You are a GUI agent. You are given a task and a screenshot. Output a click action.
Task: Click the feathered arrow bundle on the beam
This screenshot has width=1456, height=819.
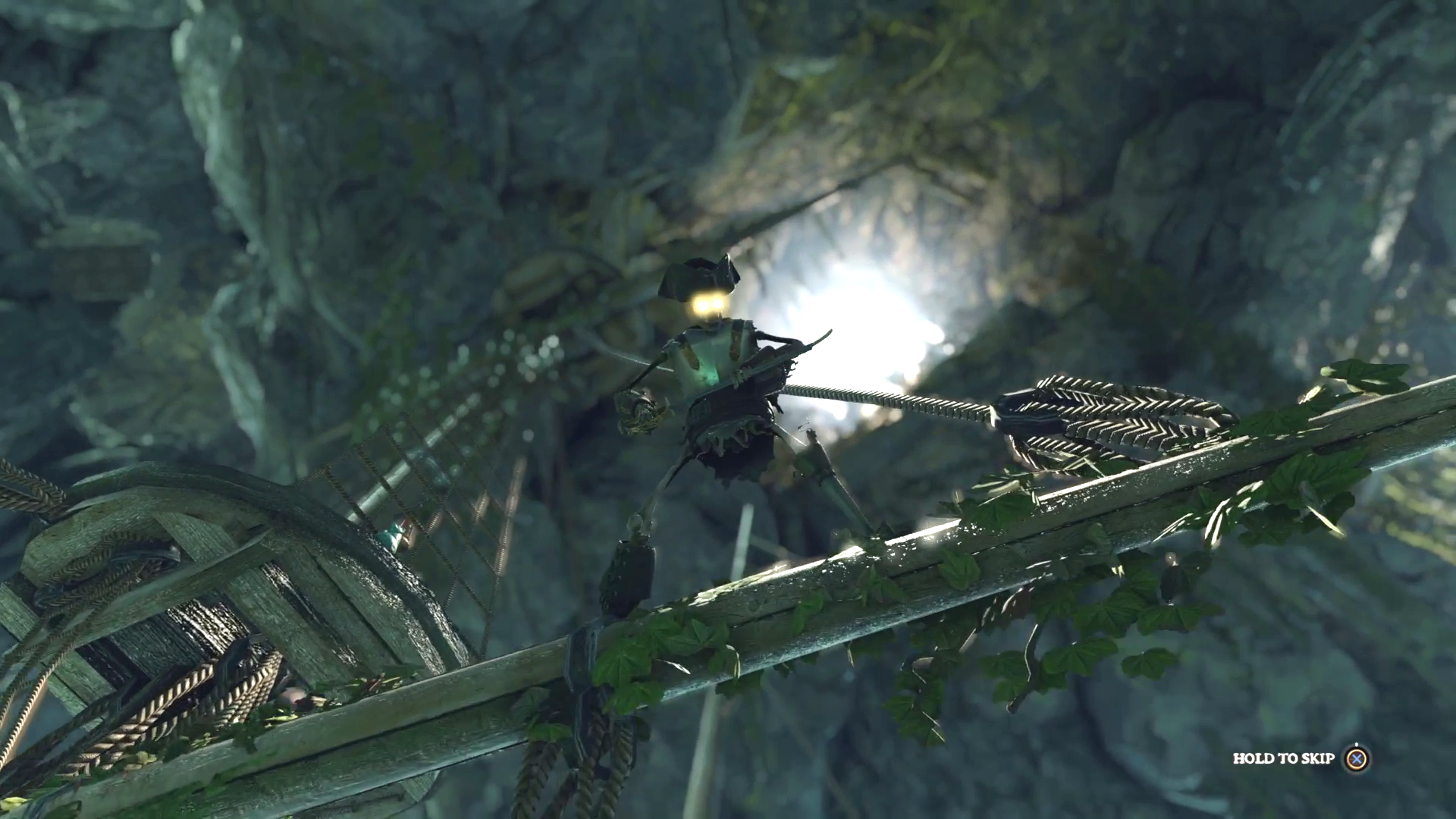[x=1107, y=417]
